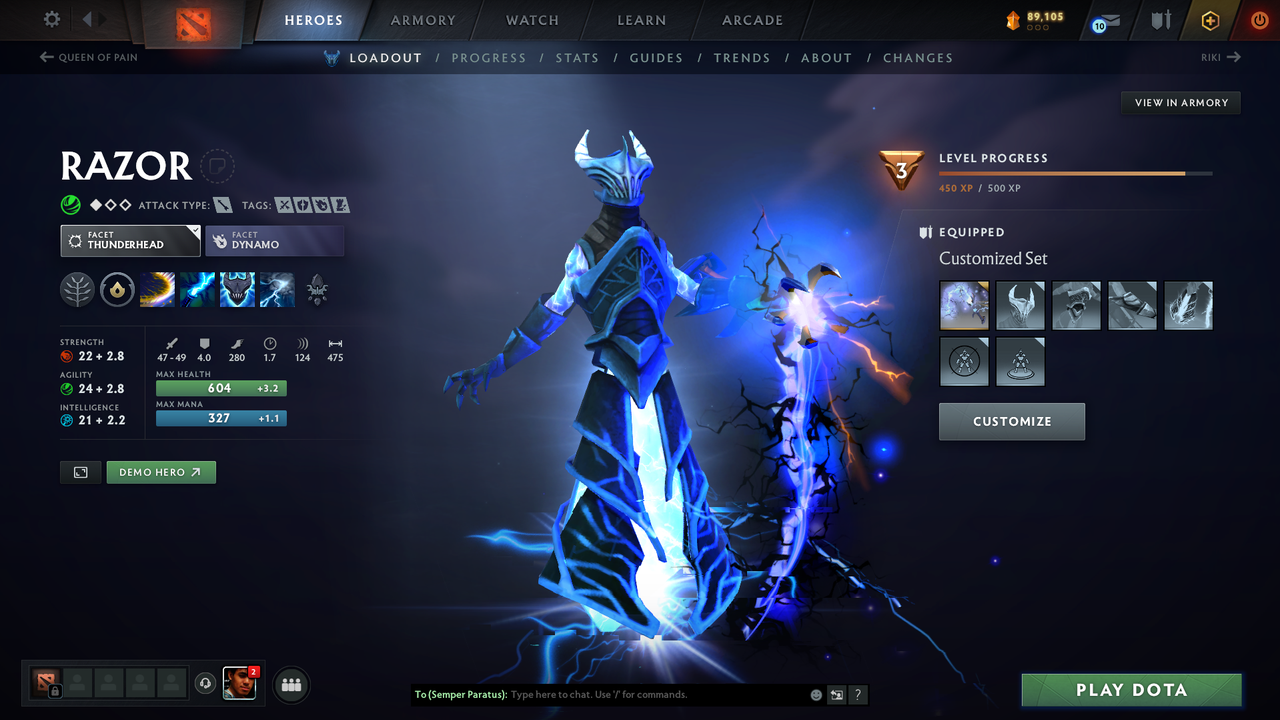This screenshot has height=720, width=1280.
Task: Expand the teammate finder grid icon
Action: [x=290, y=684]
